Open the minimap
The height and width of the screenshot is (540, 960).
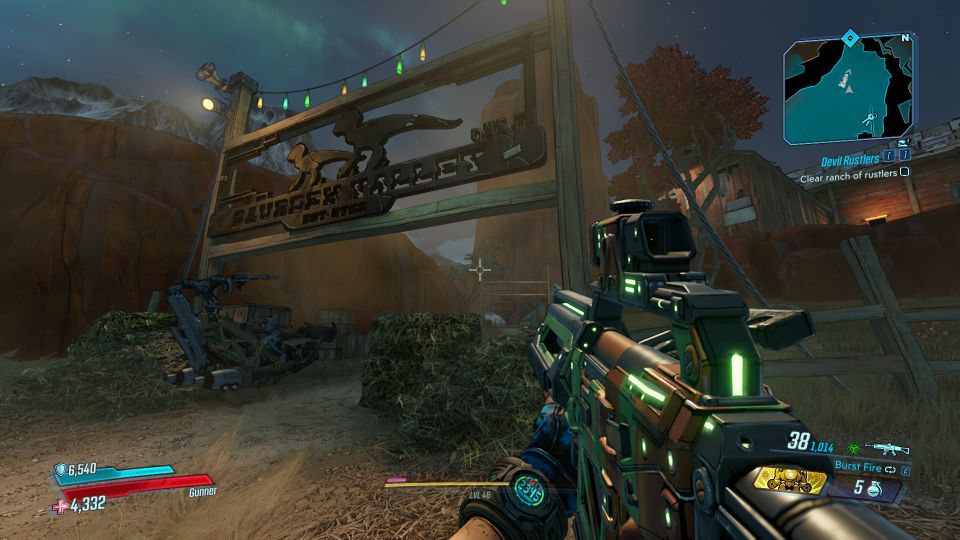click(x=846, y=90)
